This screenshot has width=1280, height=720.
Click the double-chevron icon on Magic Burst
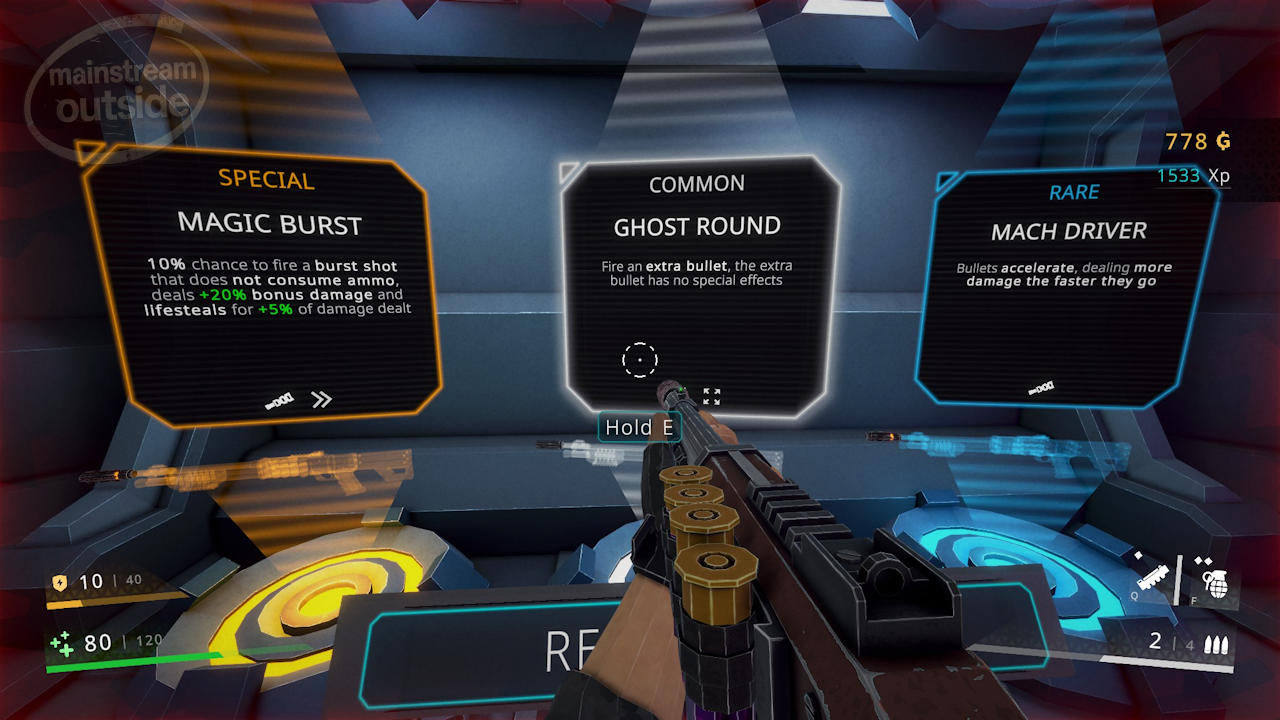coord(321,400)
